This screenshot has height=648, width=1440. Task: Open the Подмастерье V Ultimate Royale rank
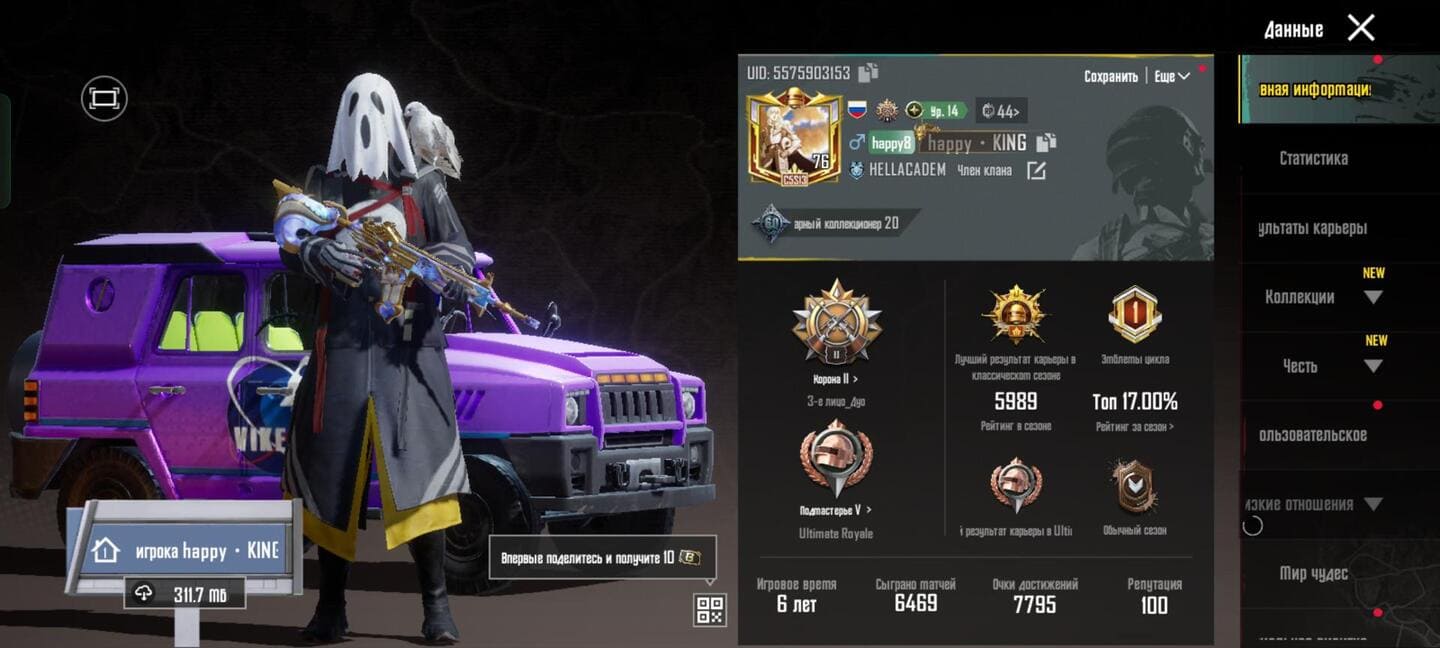836,510
